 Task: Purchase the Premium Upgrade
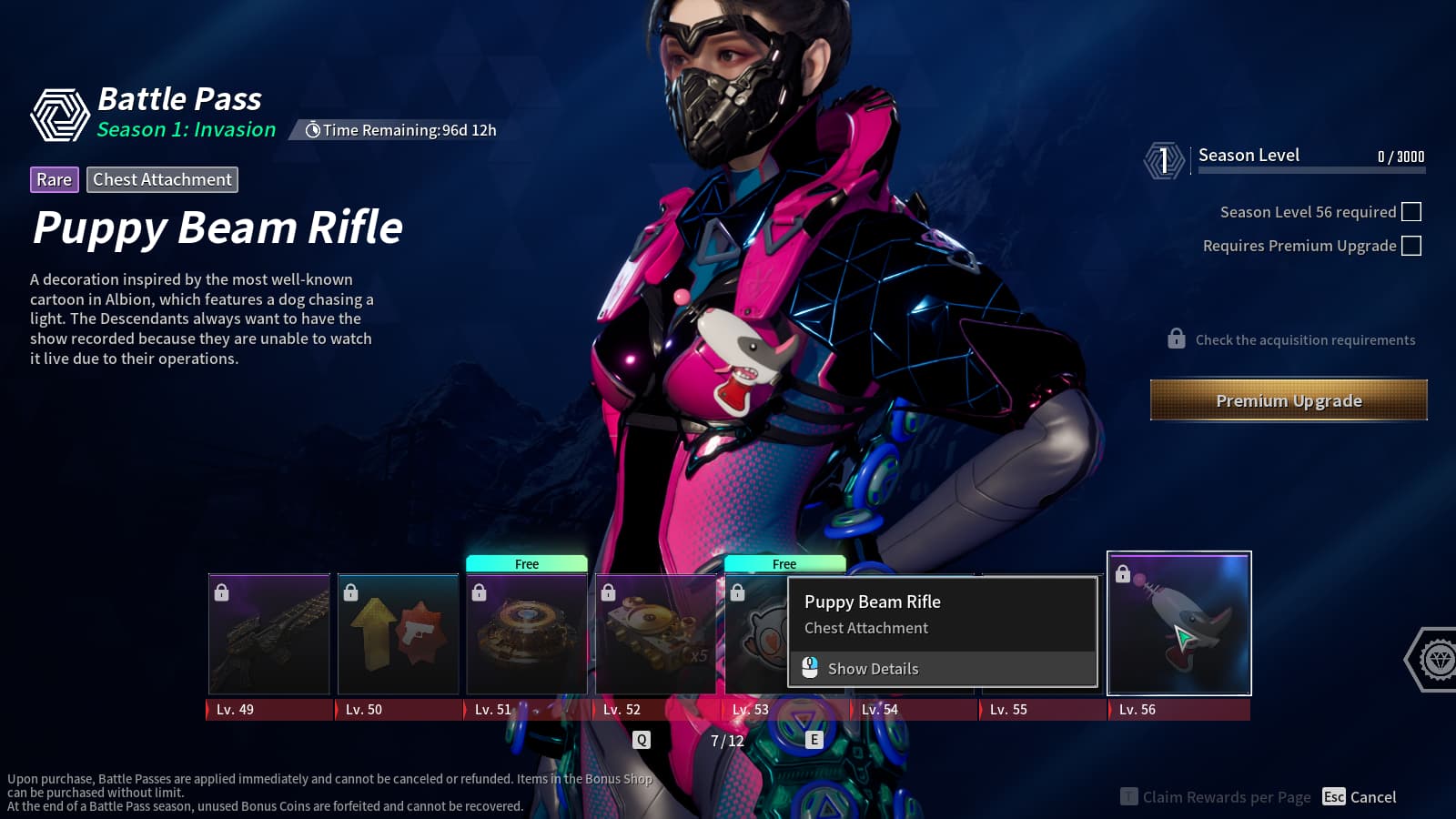1289,400
